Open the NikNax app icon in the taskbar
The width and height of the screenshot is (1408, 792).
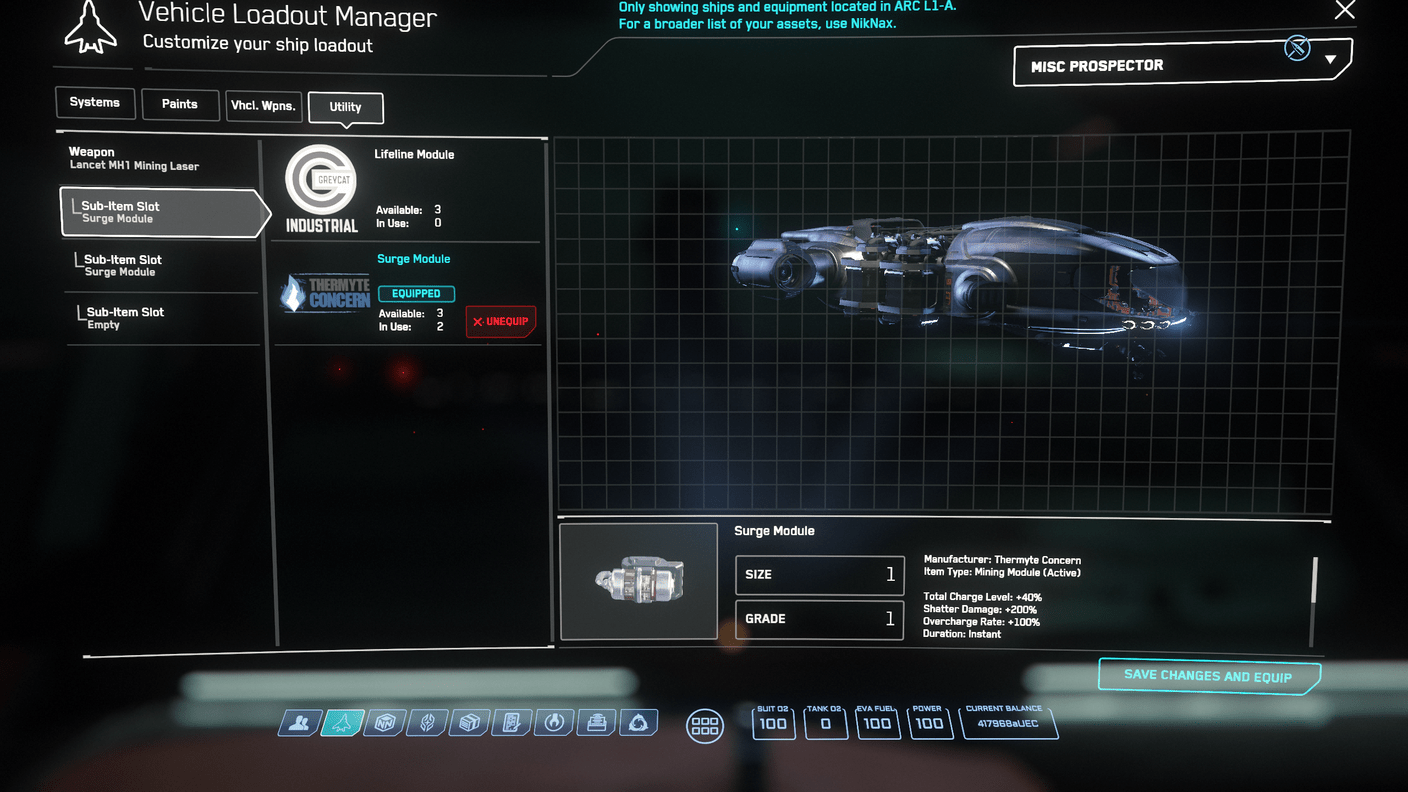pyautogui.click(x=384, y=722)
